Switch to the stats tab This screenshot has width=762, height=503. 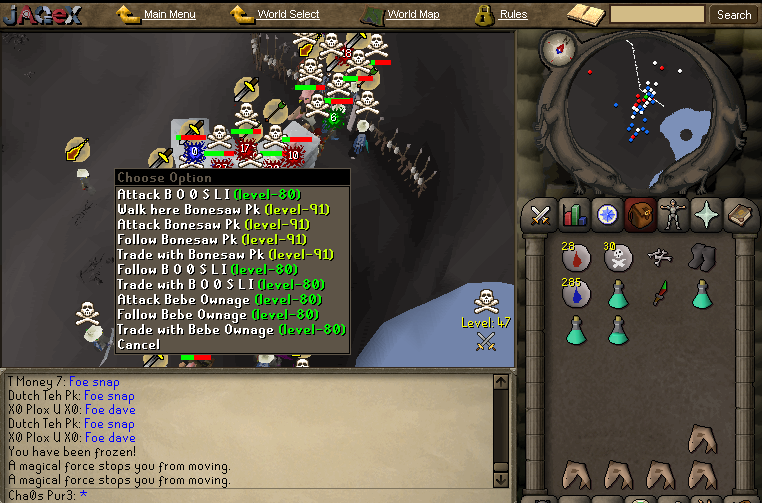(574, 214)
